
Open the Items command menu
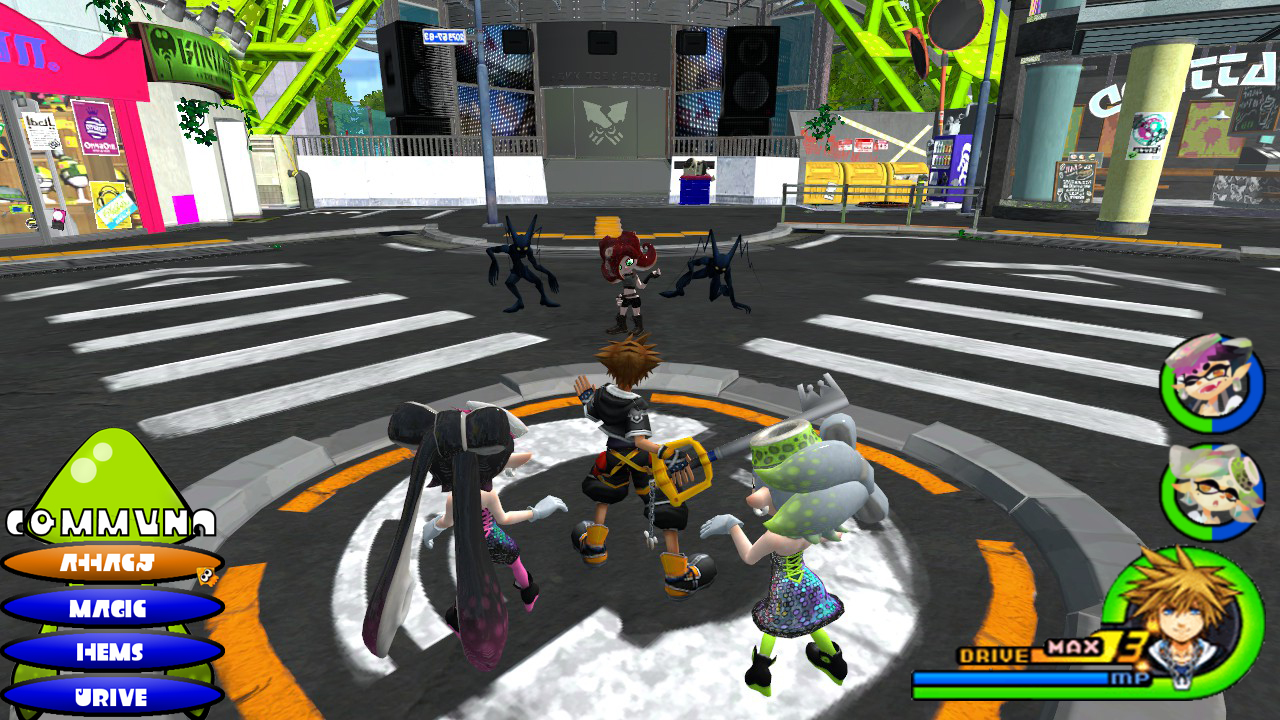click(x=110, y=652)
